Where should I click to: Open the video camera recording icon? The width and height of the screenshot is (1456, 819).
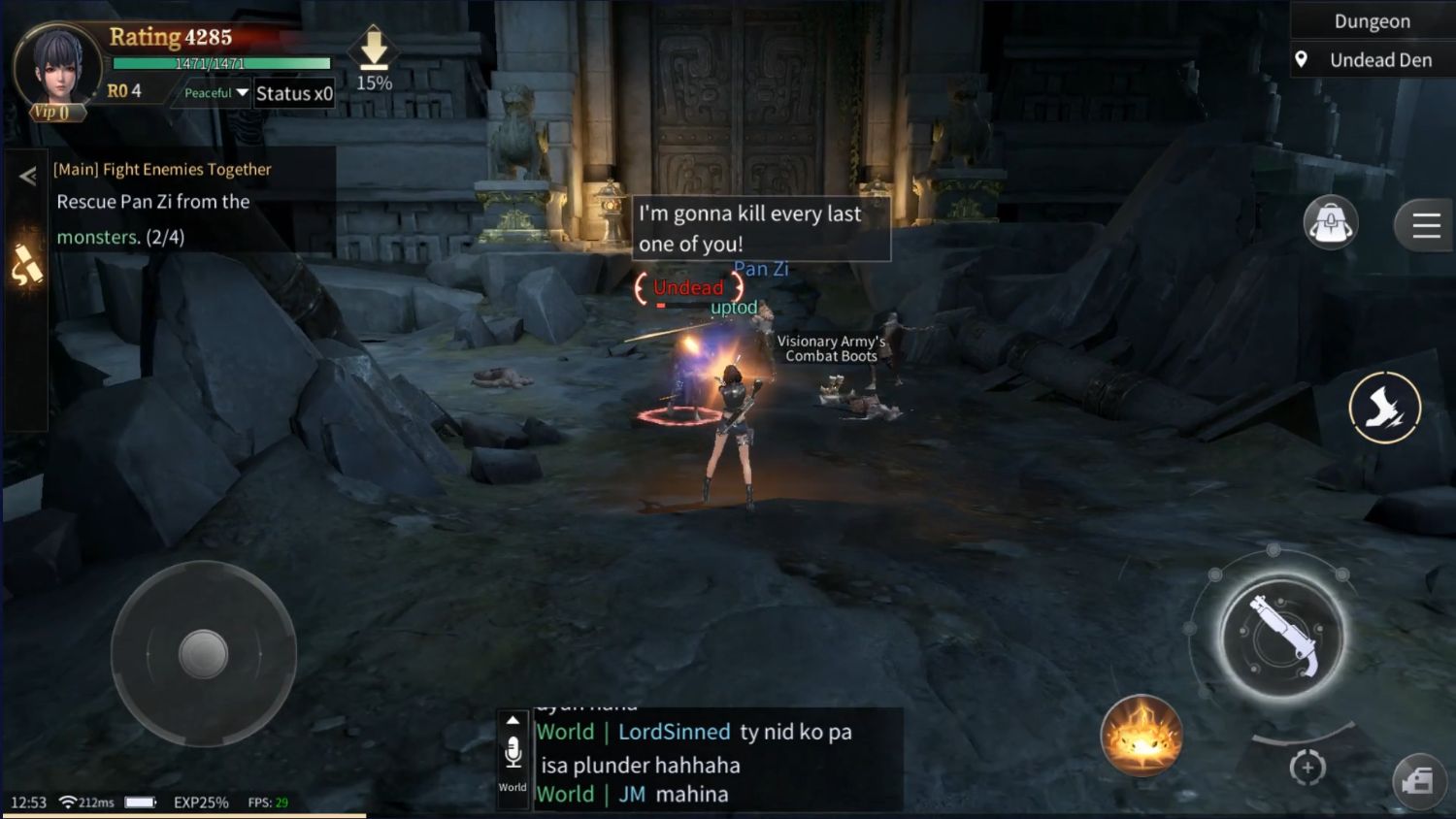point(1419,779)
